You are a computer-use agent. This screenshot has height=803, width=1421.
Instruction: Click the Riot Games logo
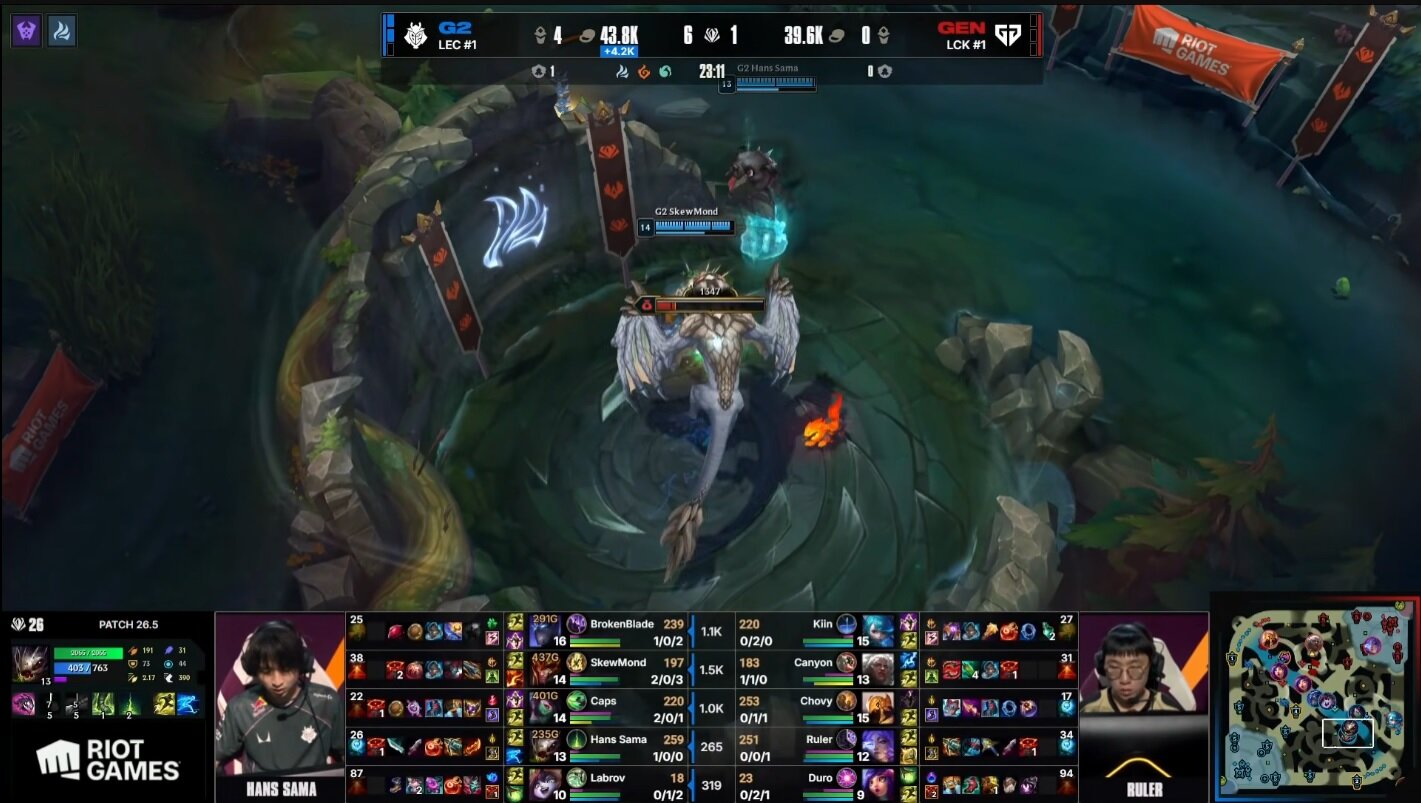[108, 760]
